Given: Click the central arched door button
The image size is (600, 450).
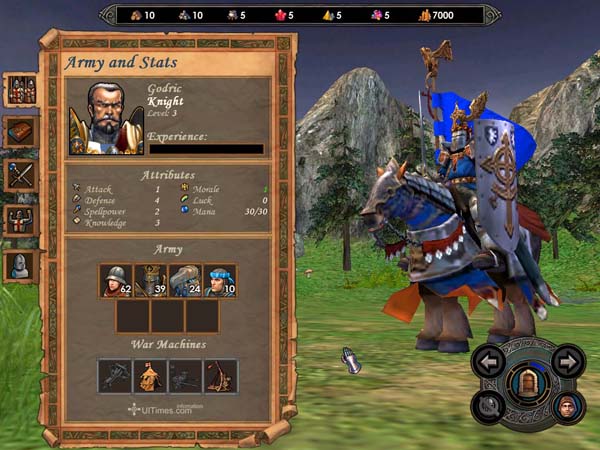Looking at the screenshot, I should [528, 381].
